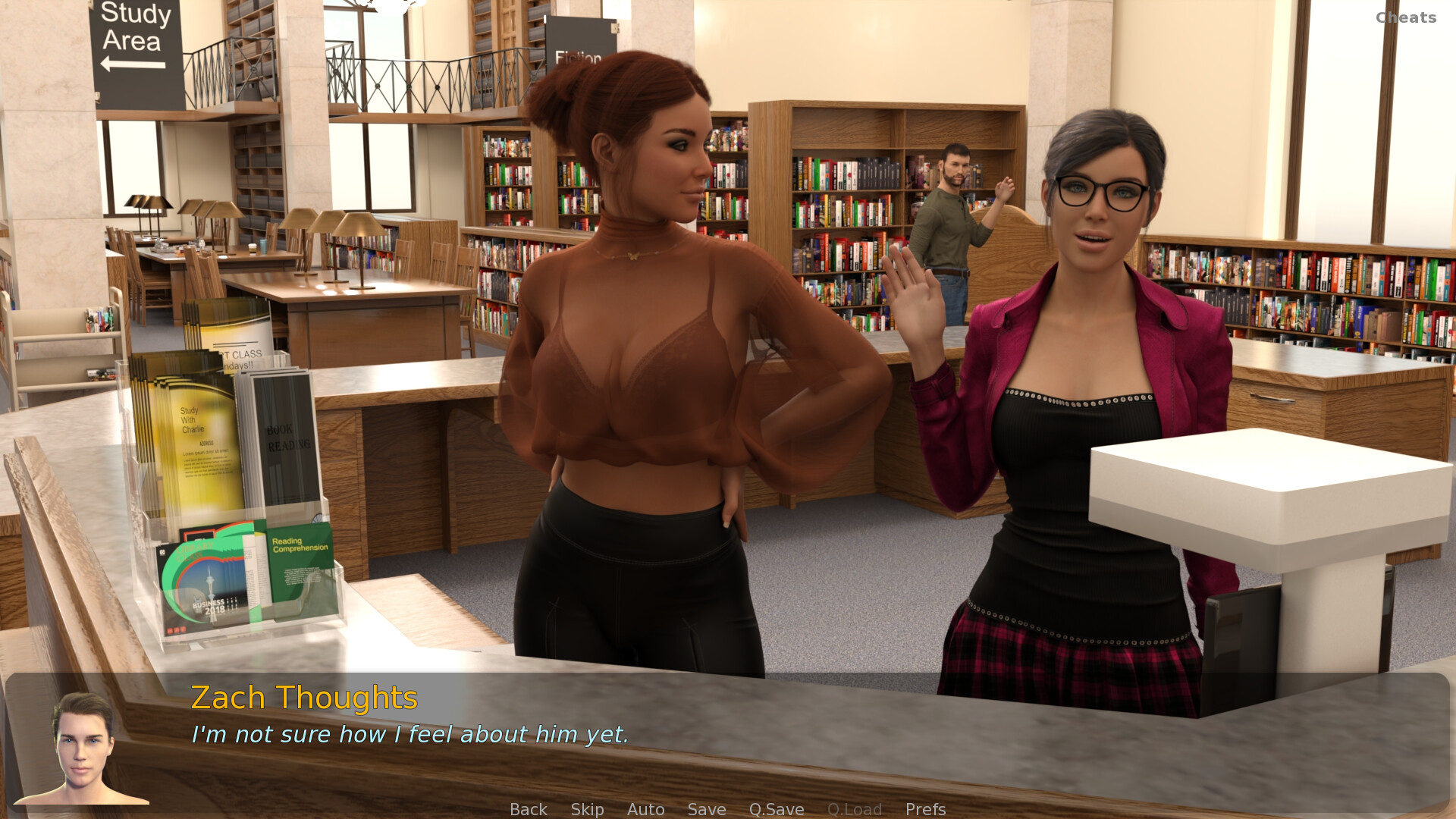Open the Save screen

pyautogui.click(x=706, y=809)
